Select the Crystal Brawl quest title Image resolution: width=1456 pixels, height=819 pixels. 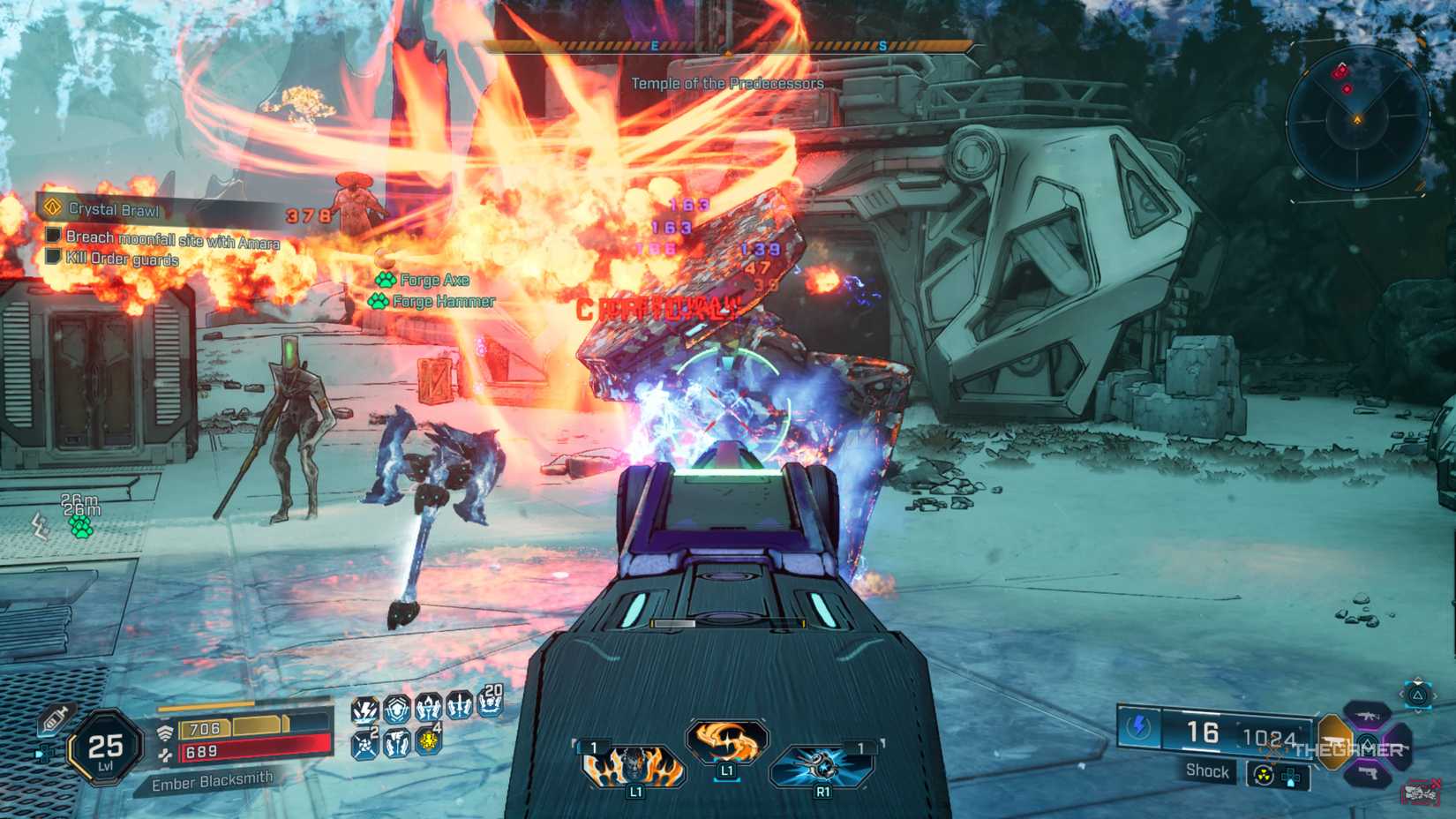pyautogui.click(x=116, y=210)
